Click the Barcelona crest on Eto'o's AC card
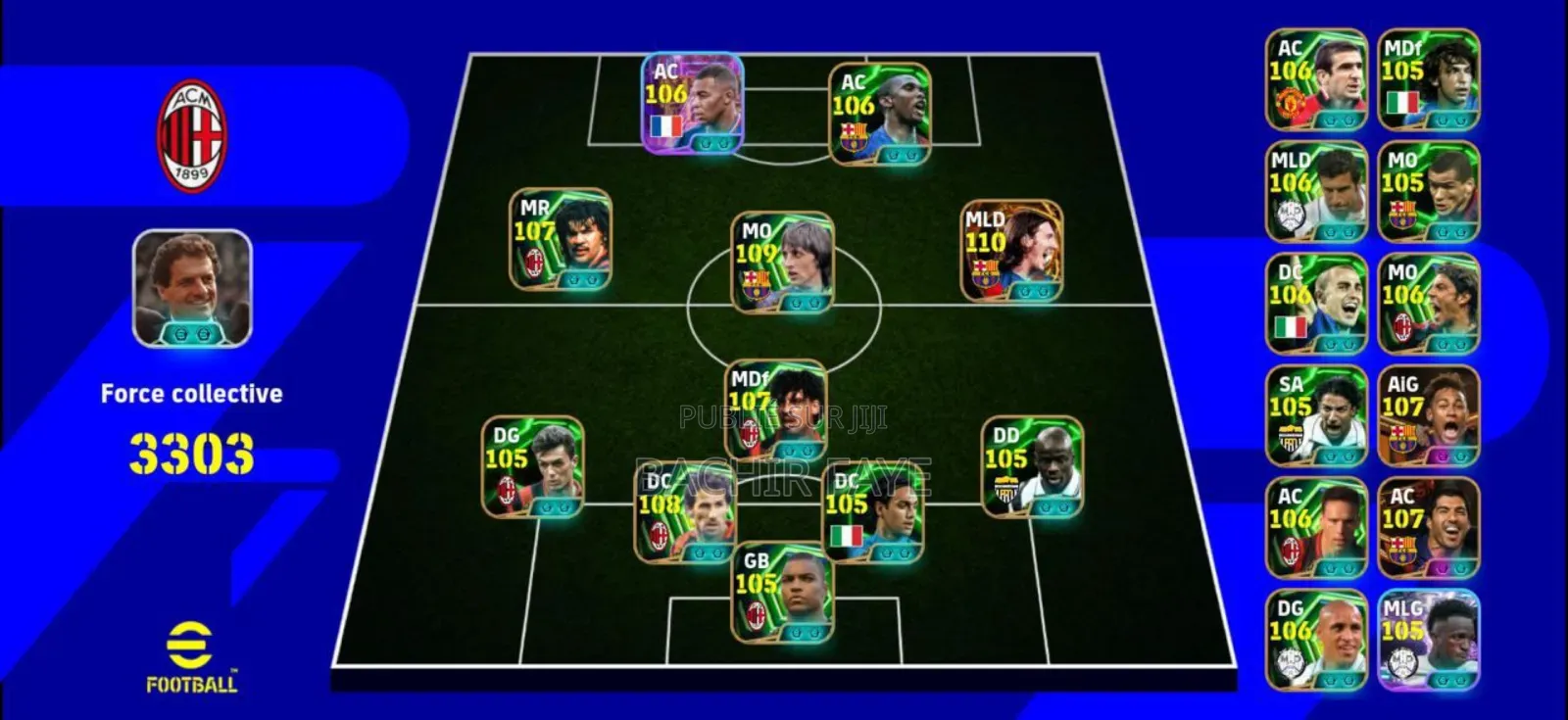The width and height of the screenshot is (1568, 720). (x=853, y=135)
